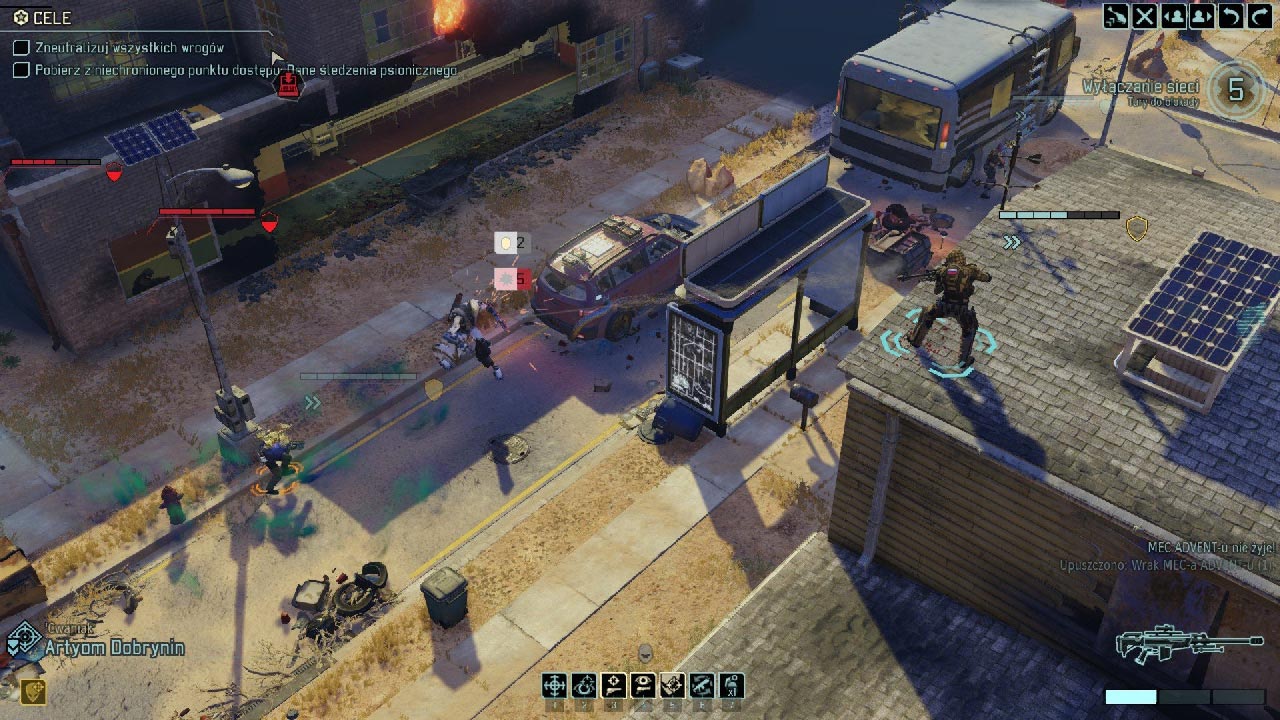
Task: Choose the hunker down shield ability
Action: click(x=672, y=685)
